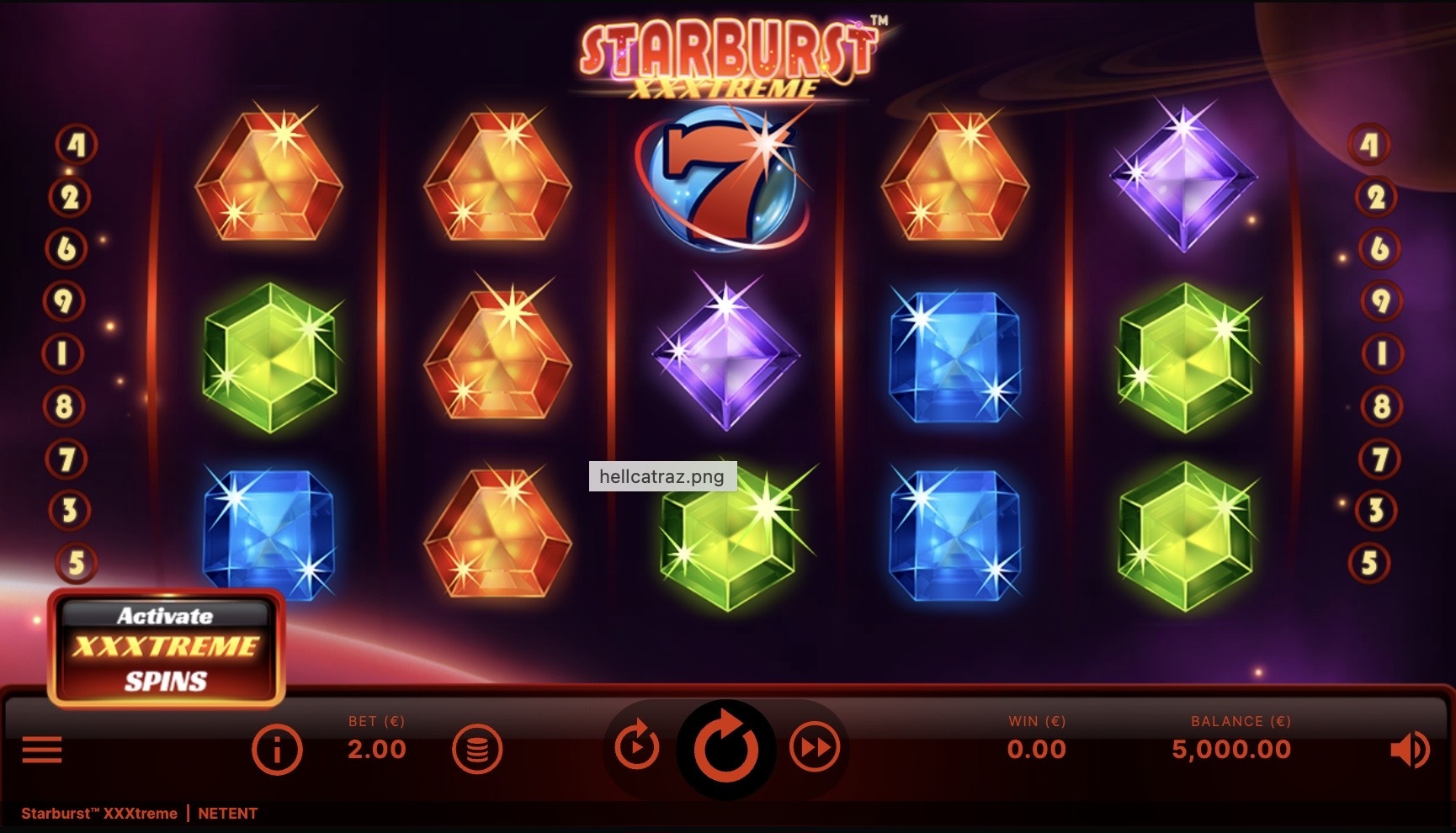The height and width of the screenshot is (833, 1456).
Task: Show the game info paytable
Action: 277,748
